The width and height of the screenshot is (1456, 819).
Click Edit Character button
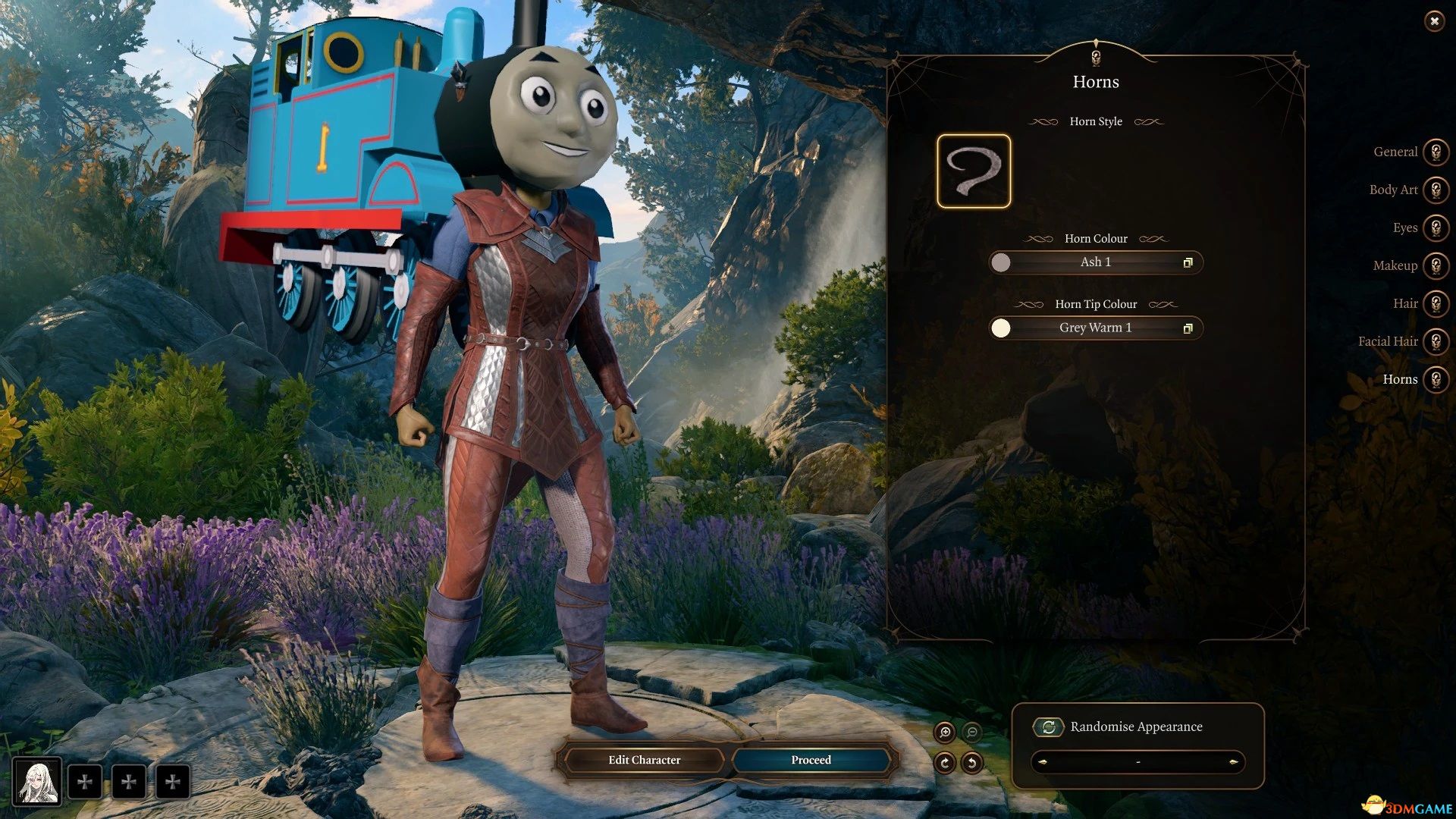coord(644,760)
